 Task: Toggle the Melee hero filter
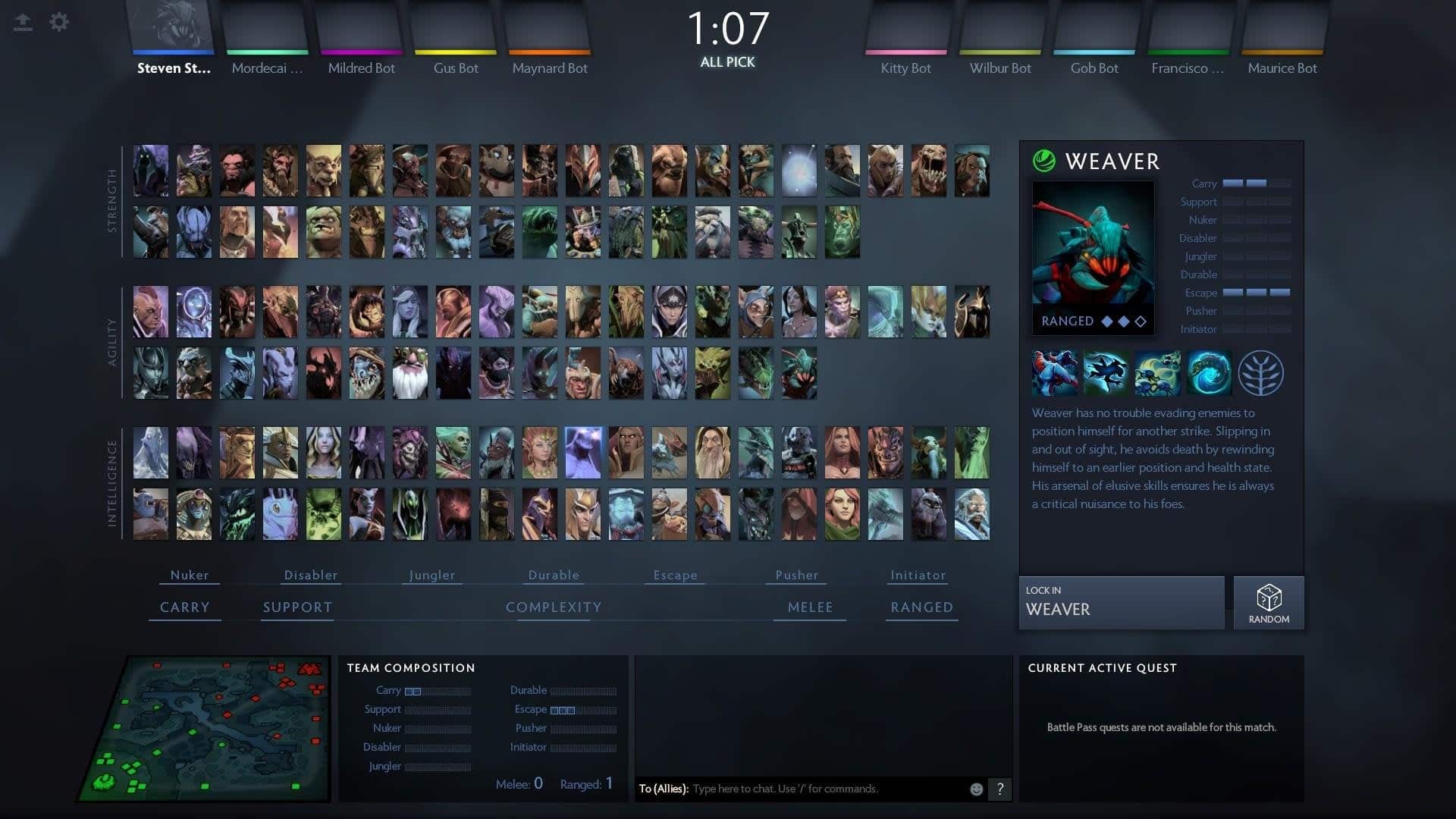tap(809, 607)
